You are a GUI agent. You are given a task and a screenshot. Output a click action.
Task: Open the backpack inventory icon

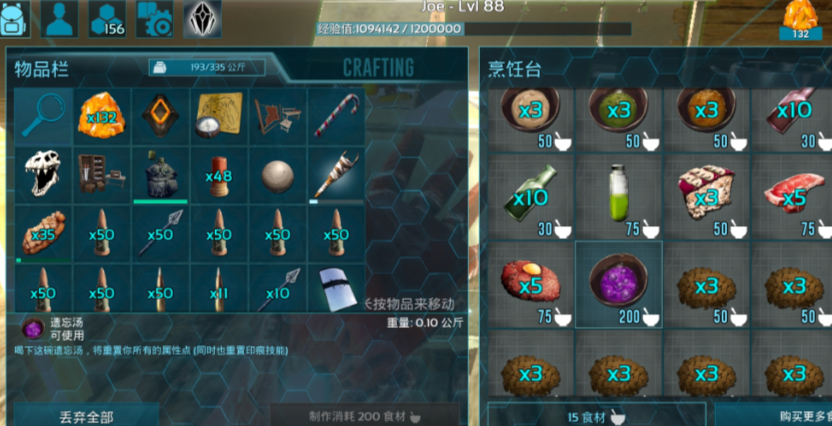(x=16, y=17)
